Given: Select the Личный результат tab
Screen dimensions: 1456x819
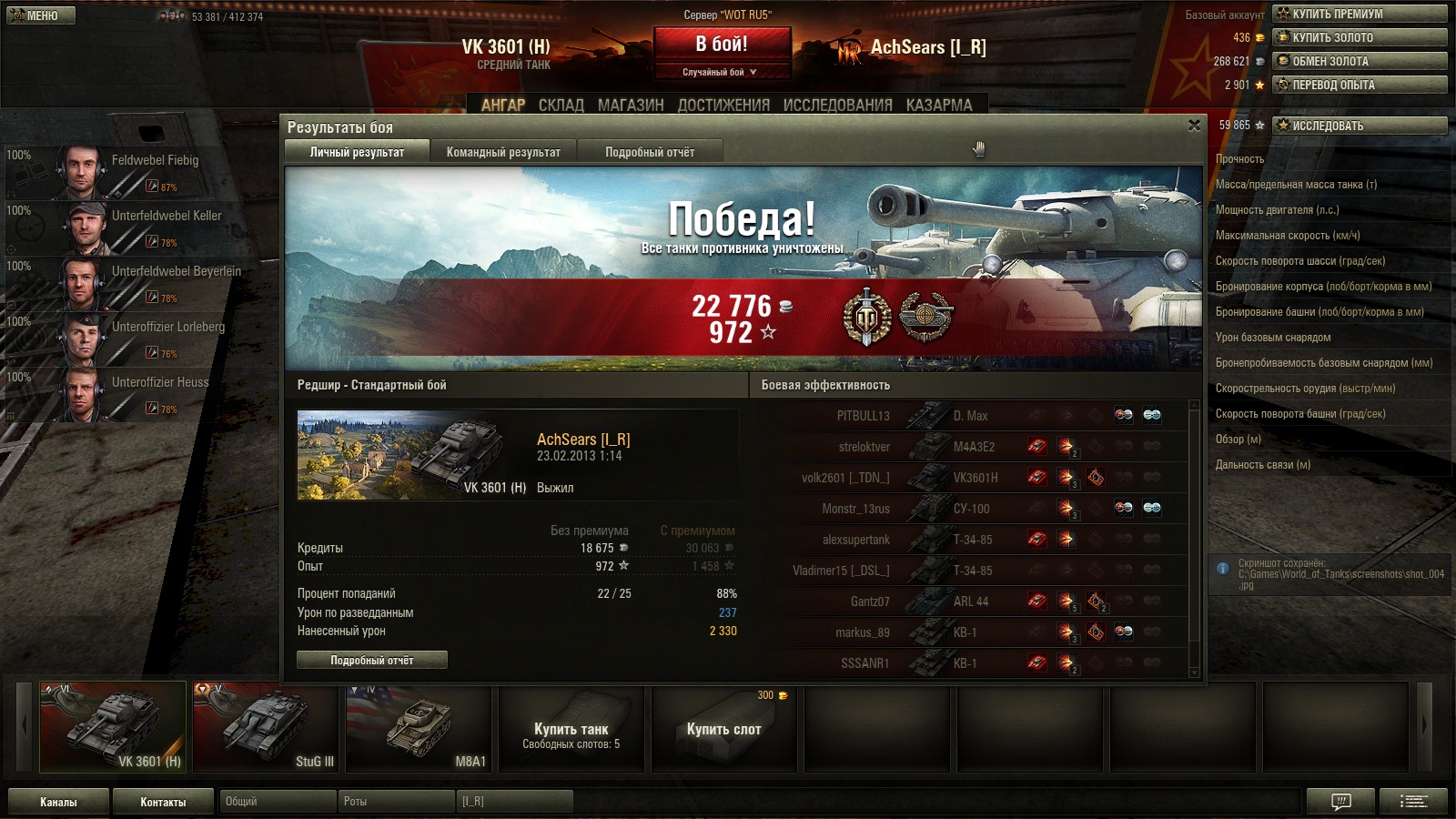Looking at the screenshot, I should [357, 152].
